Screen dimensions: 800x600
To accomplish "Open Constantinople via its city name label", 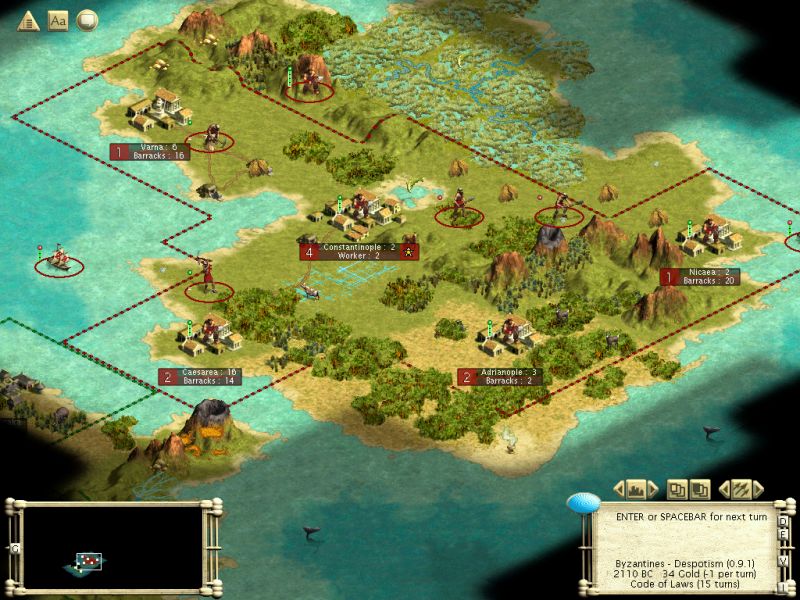I will click(x=359, y=247).
